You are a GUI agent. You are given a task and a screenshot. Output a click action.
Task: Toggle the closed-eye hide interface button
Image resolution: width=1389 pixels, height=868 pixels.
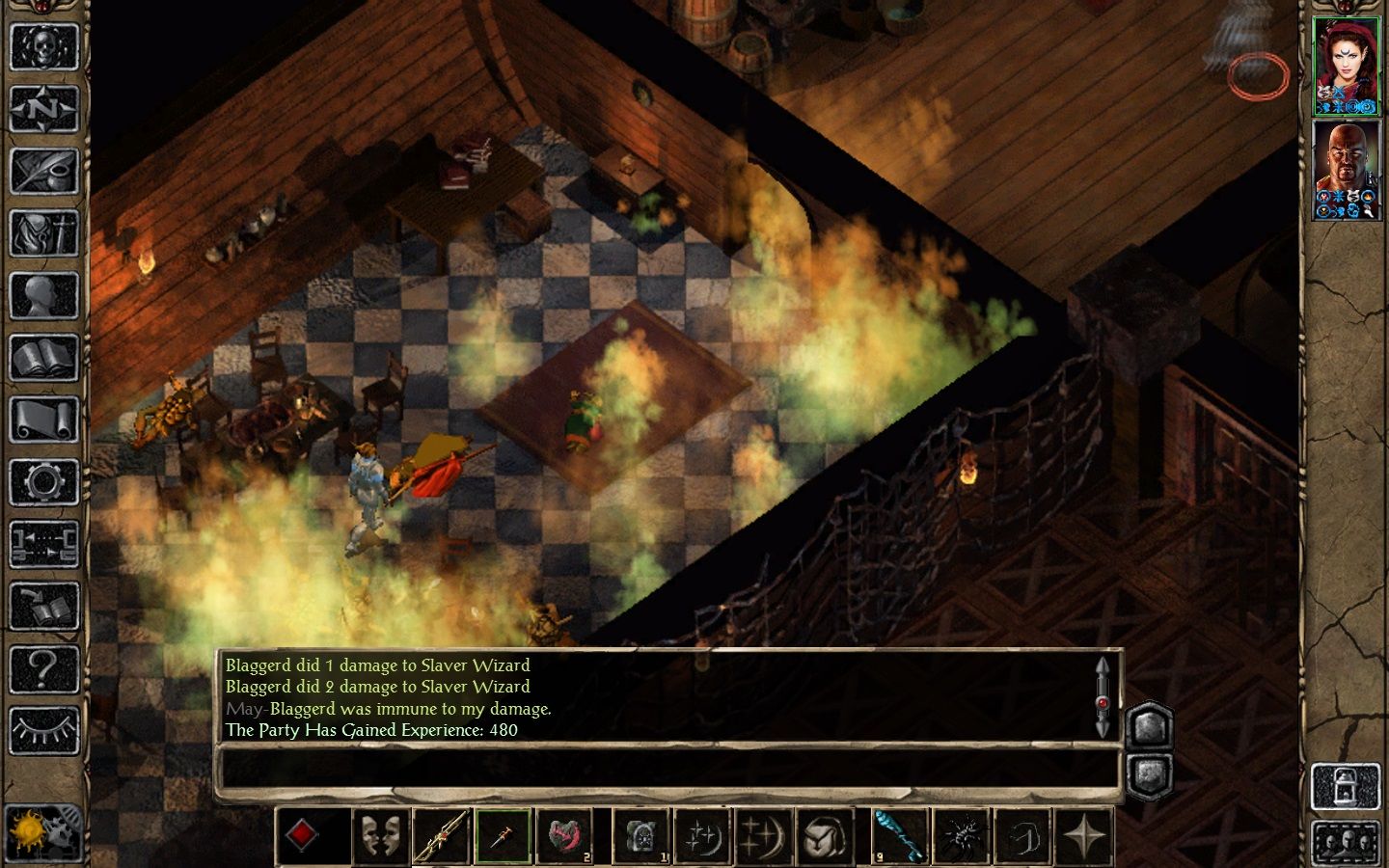click(x=44, y=730)
